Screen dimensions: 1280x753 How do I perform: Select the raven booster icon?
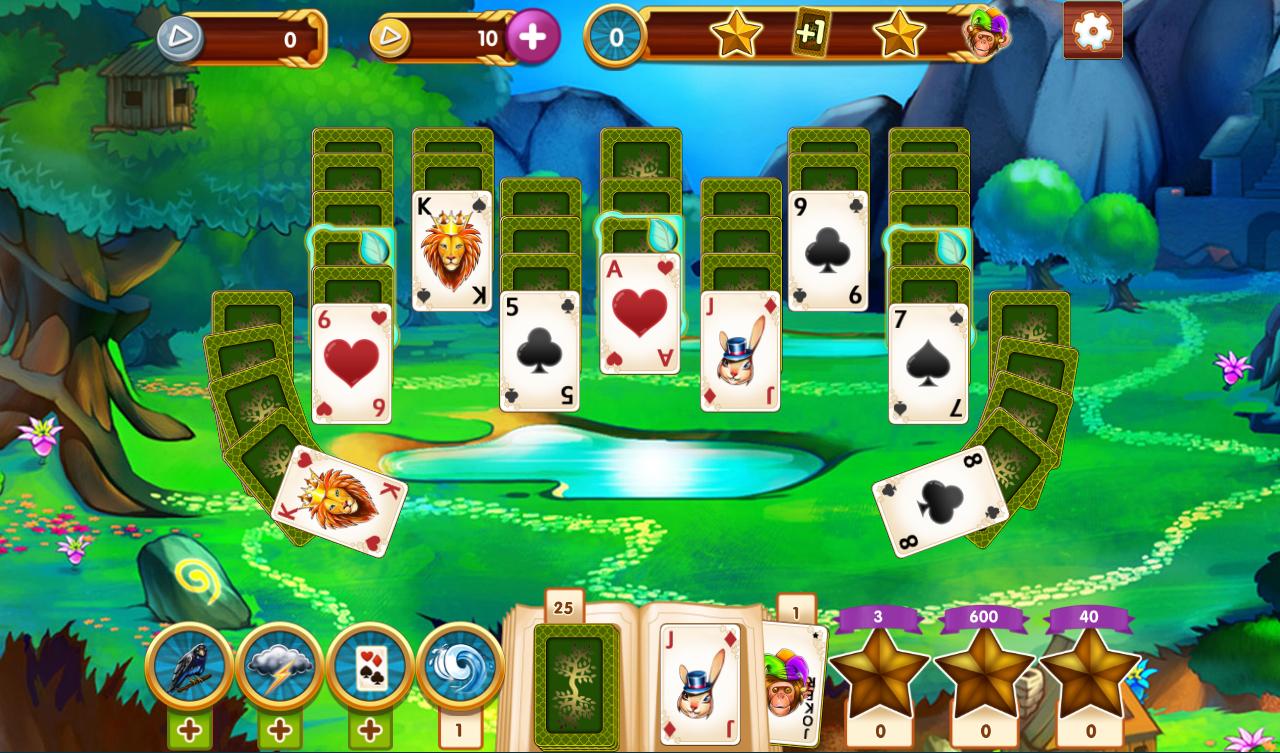coord(189,665)
